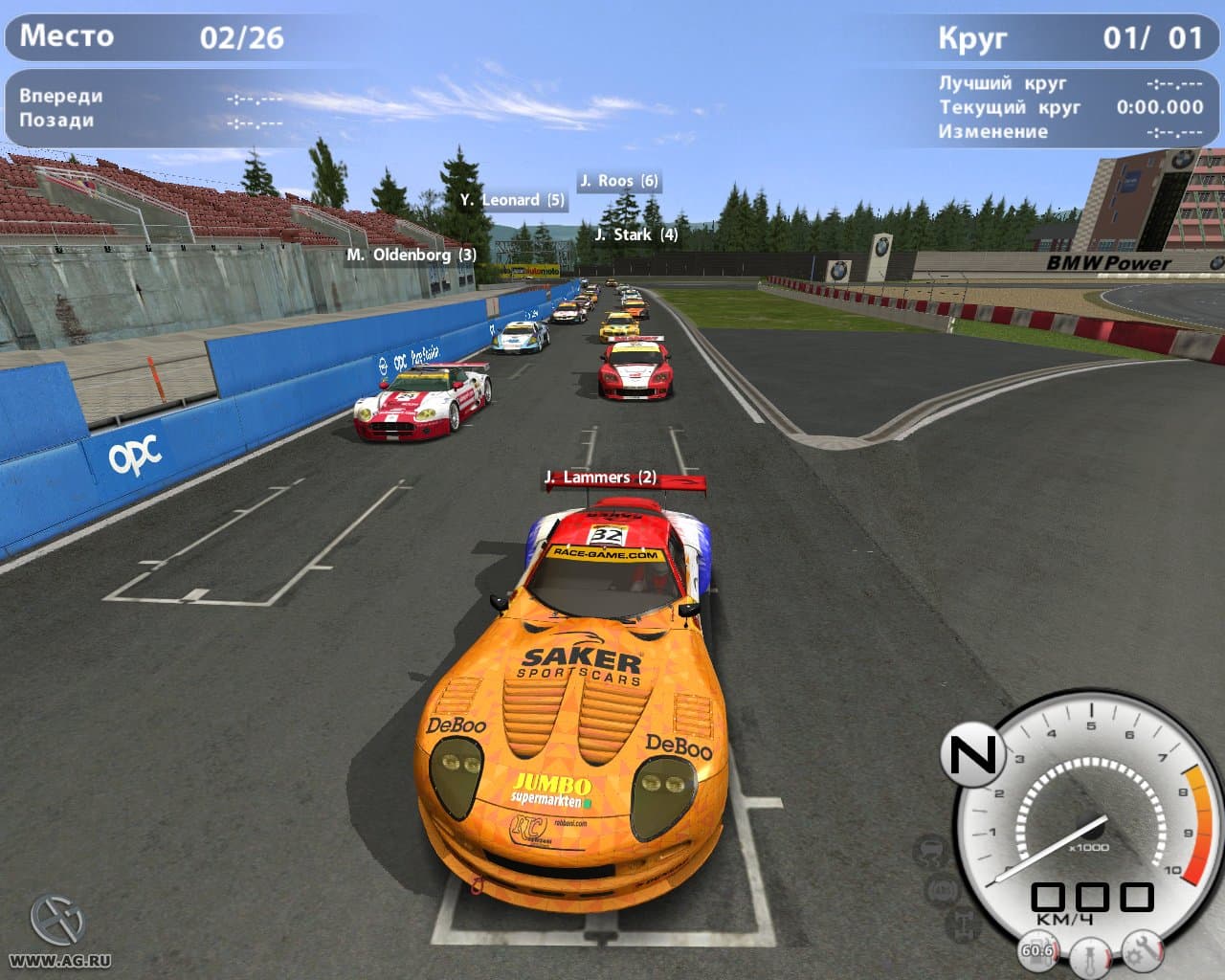Viewport: 1225px width, 980px height.
Task: Select the J. Roos driver name tag
Action: point(619,181)
